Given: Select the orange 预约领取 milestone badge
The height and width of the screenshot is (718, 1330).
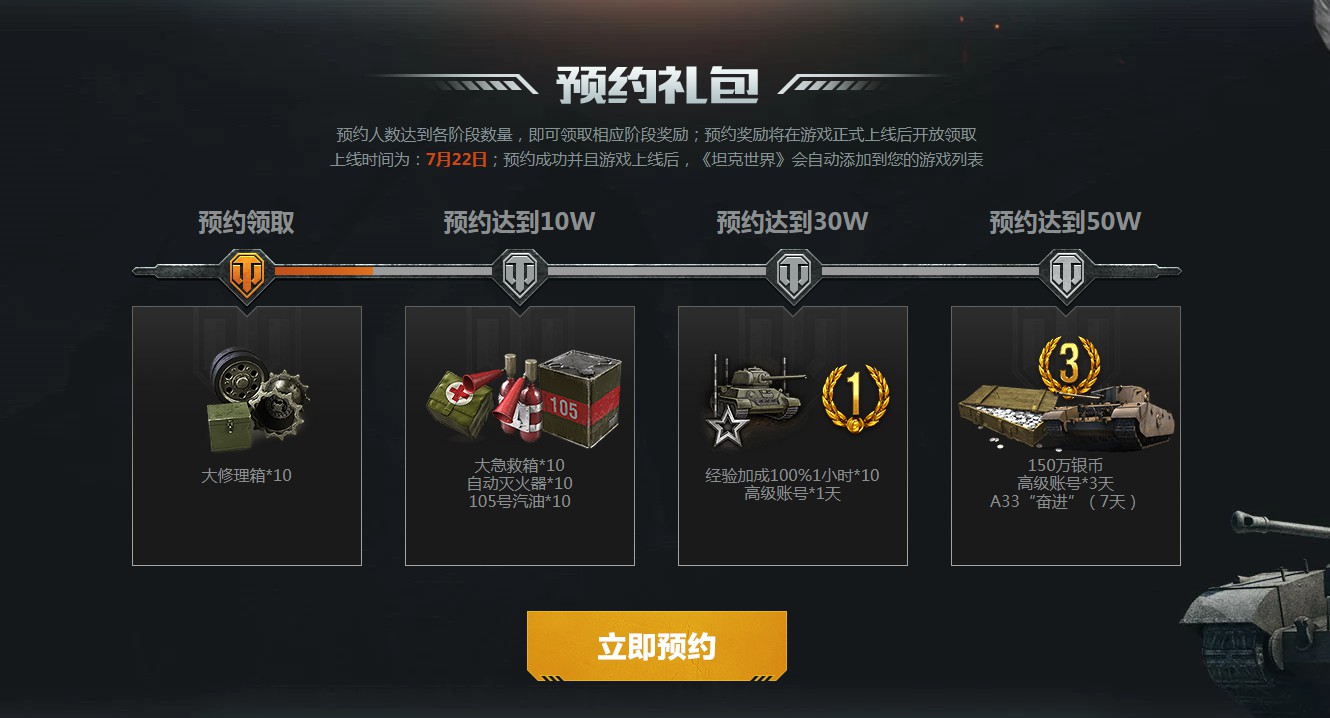Looking at the screenshot, I should (247, 271).
